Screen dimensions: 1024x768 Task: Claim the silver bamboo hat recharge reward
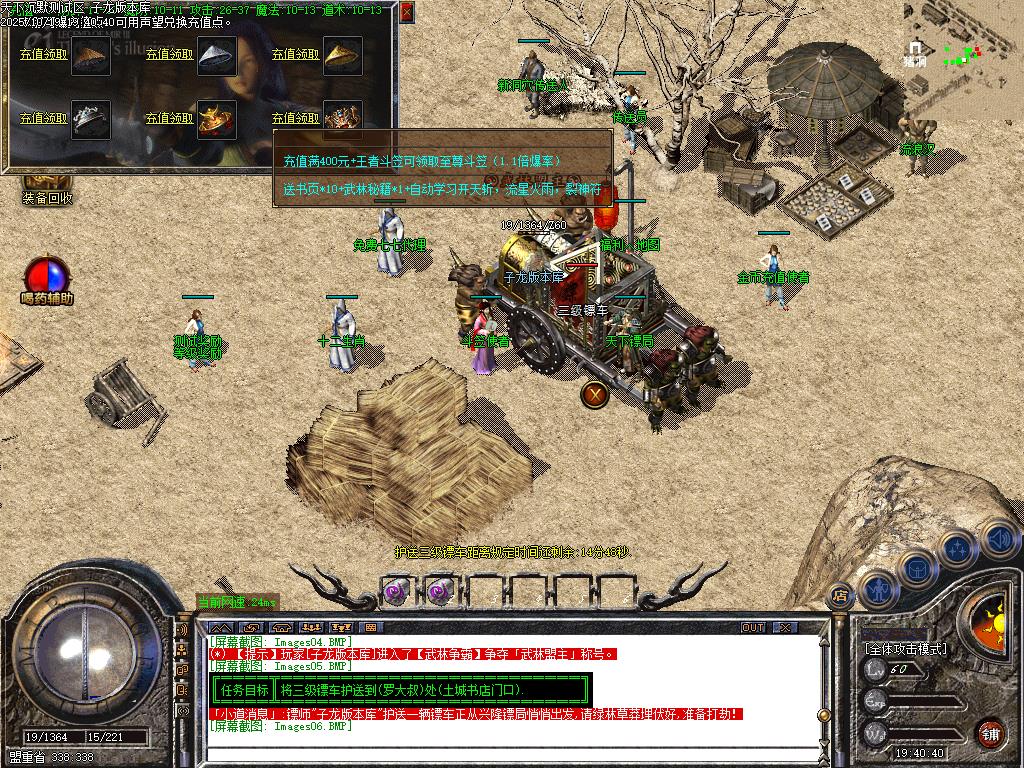point(170,54)
